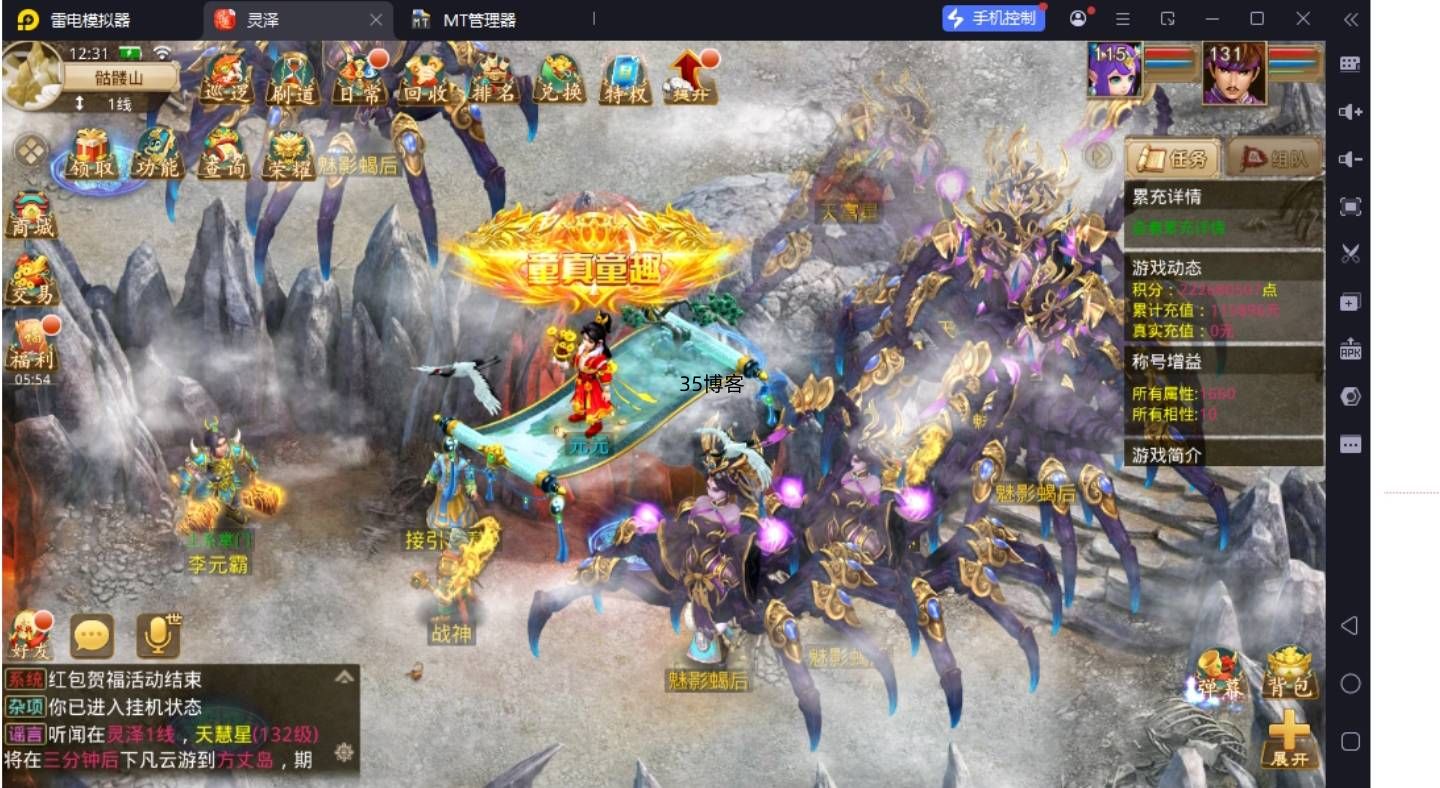Open the 好友 friends list

29,636
